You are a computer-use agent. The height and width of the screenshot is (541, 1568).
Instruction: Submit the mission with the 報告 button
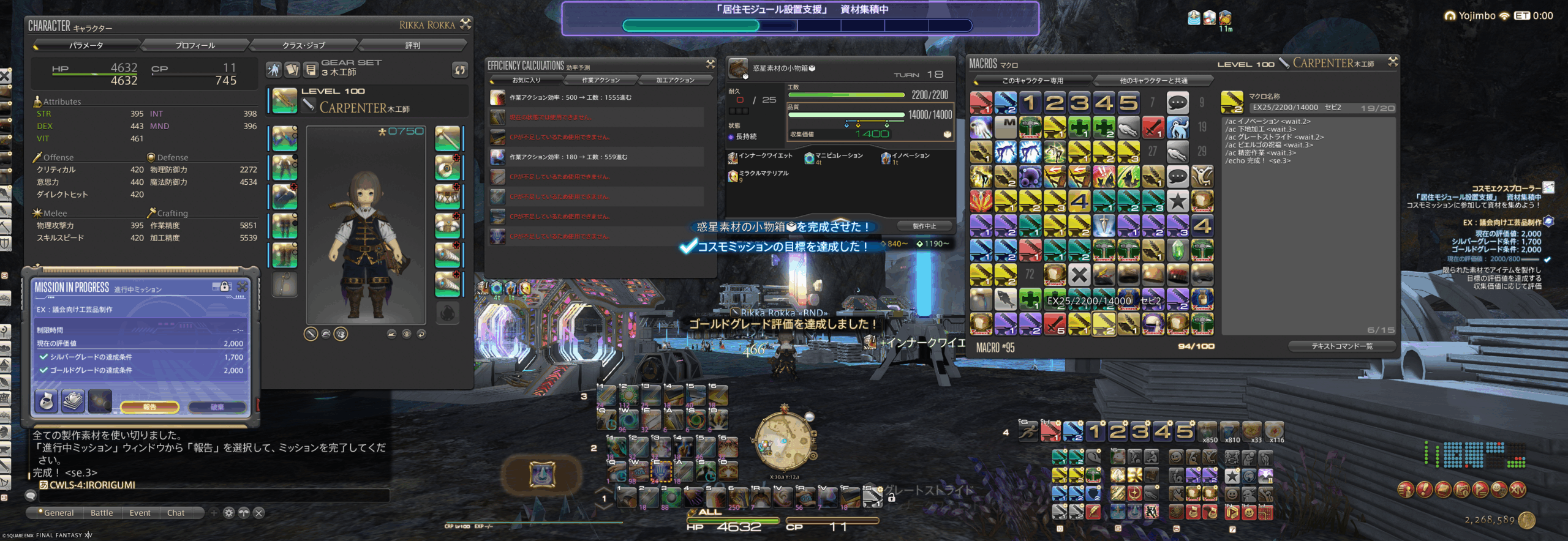click(149, 406)
